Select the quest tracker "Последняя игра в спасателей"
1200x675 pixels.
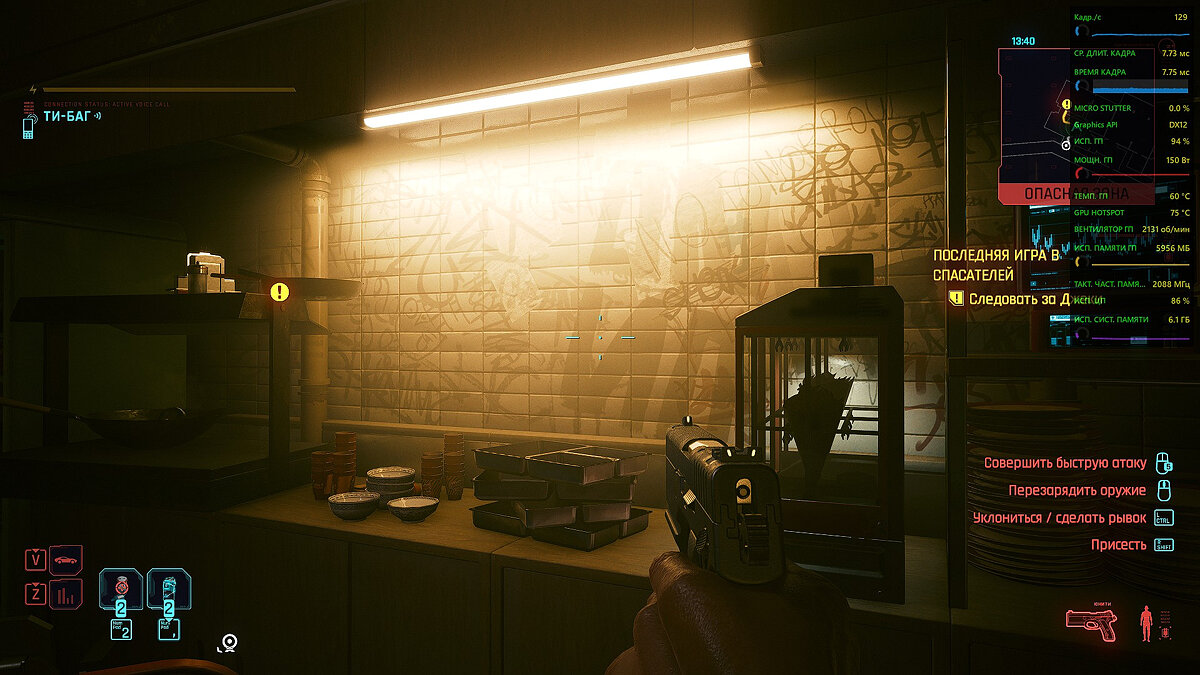[1000, 265]
